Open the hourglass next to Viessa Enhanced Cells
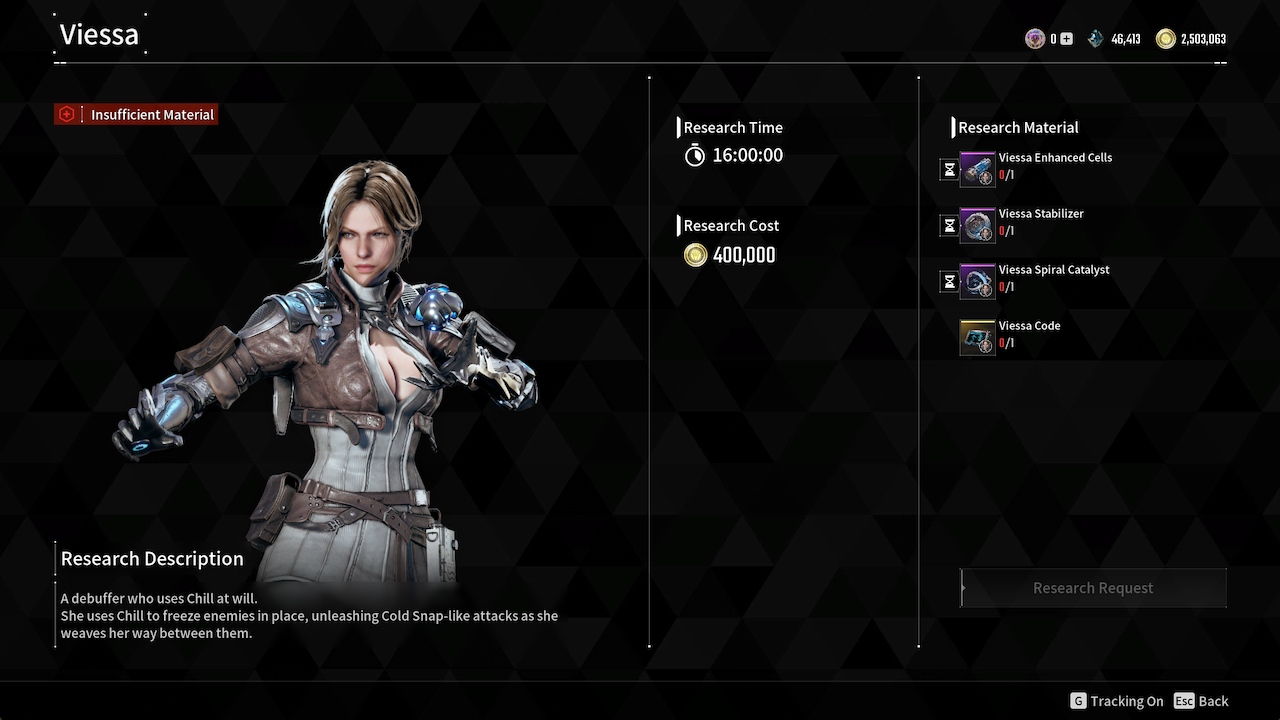The image size is (1280, 720). point(949,170)
